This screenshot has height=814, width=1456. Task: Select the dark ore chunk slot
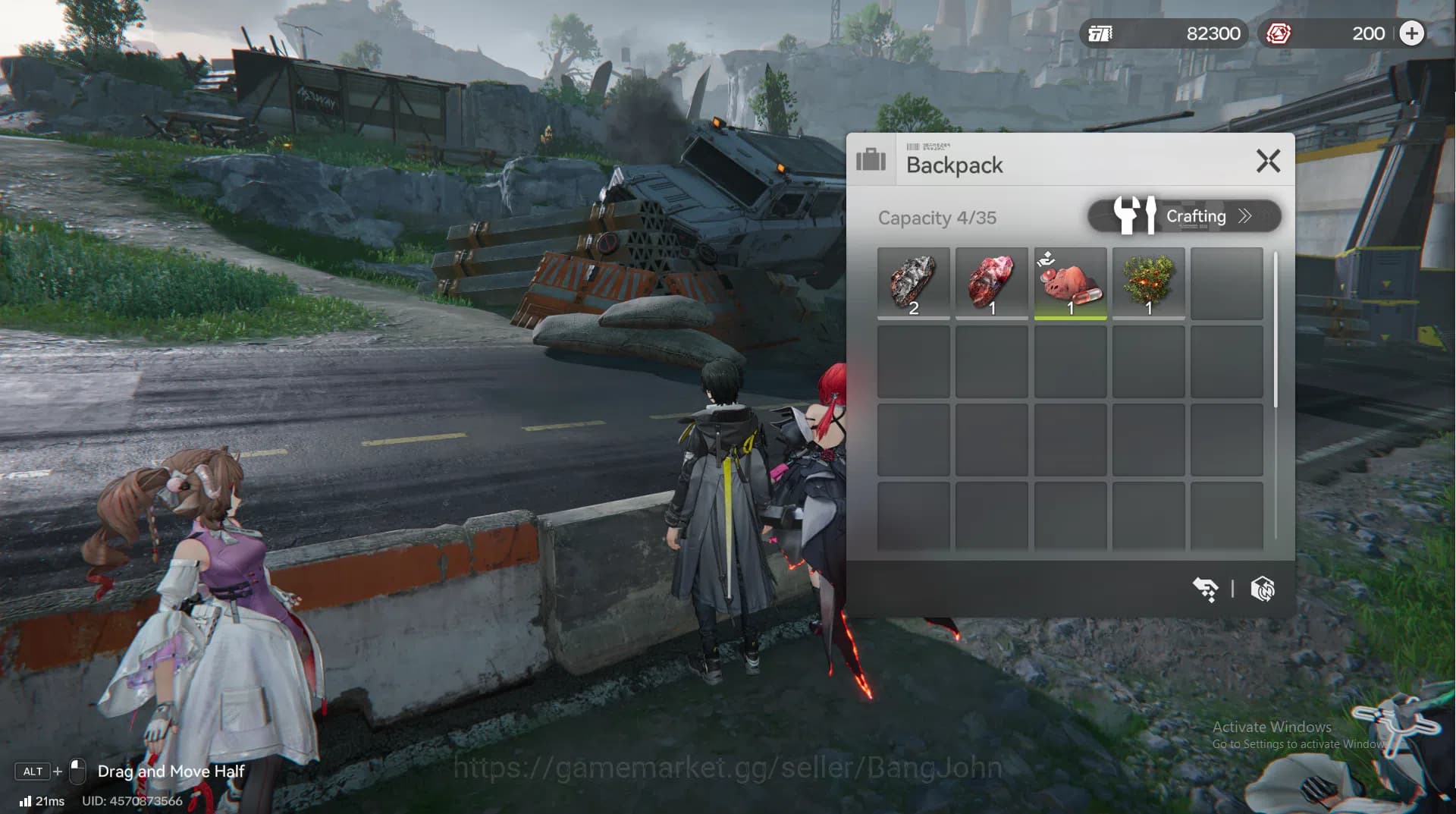point(913,283)
